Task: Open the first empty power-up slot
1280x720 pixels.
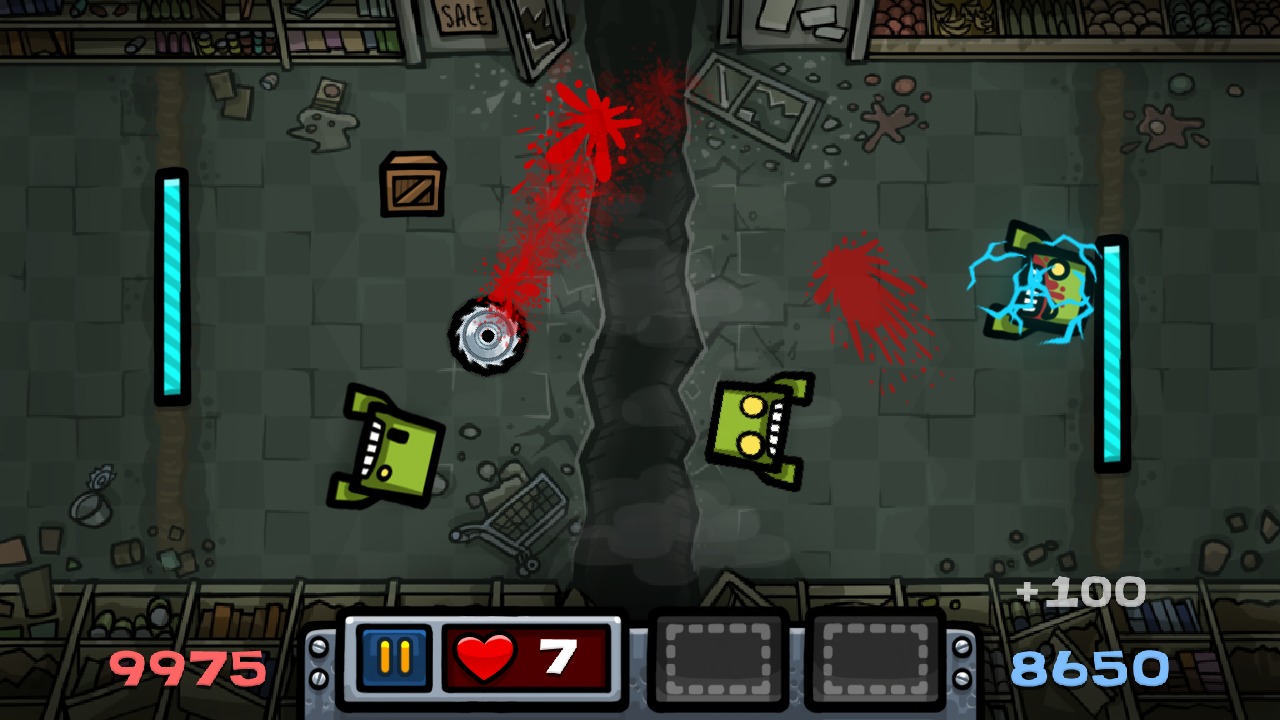Action: [x=717, y=660]
